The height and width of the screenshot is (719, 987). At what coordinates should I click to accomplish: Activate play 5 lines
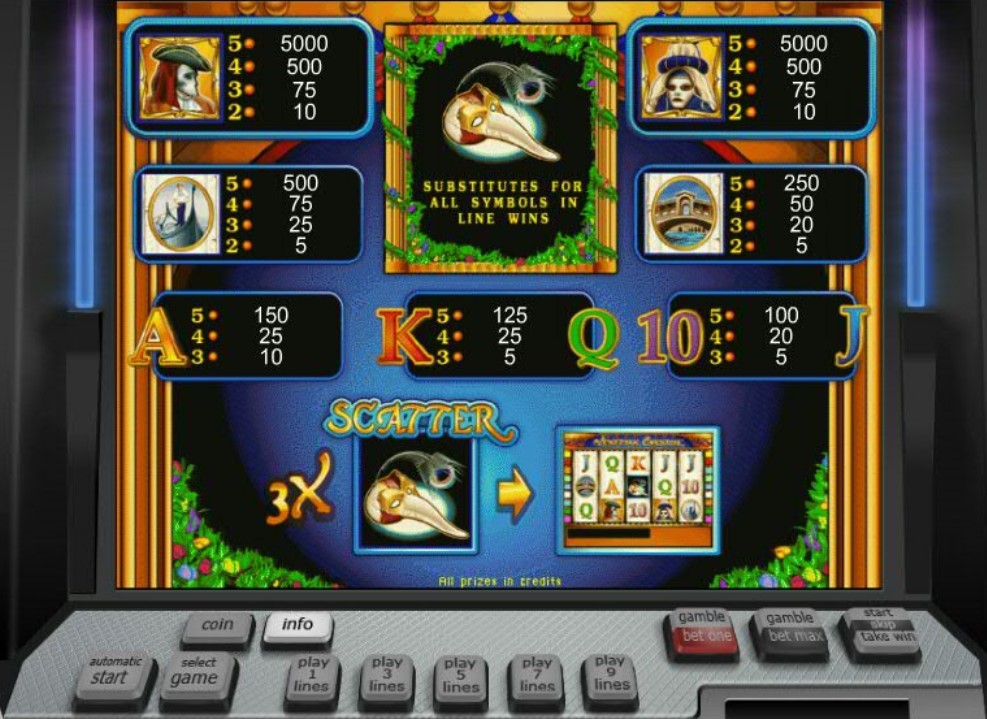tap(460, 678)
